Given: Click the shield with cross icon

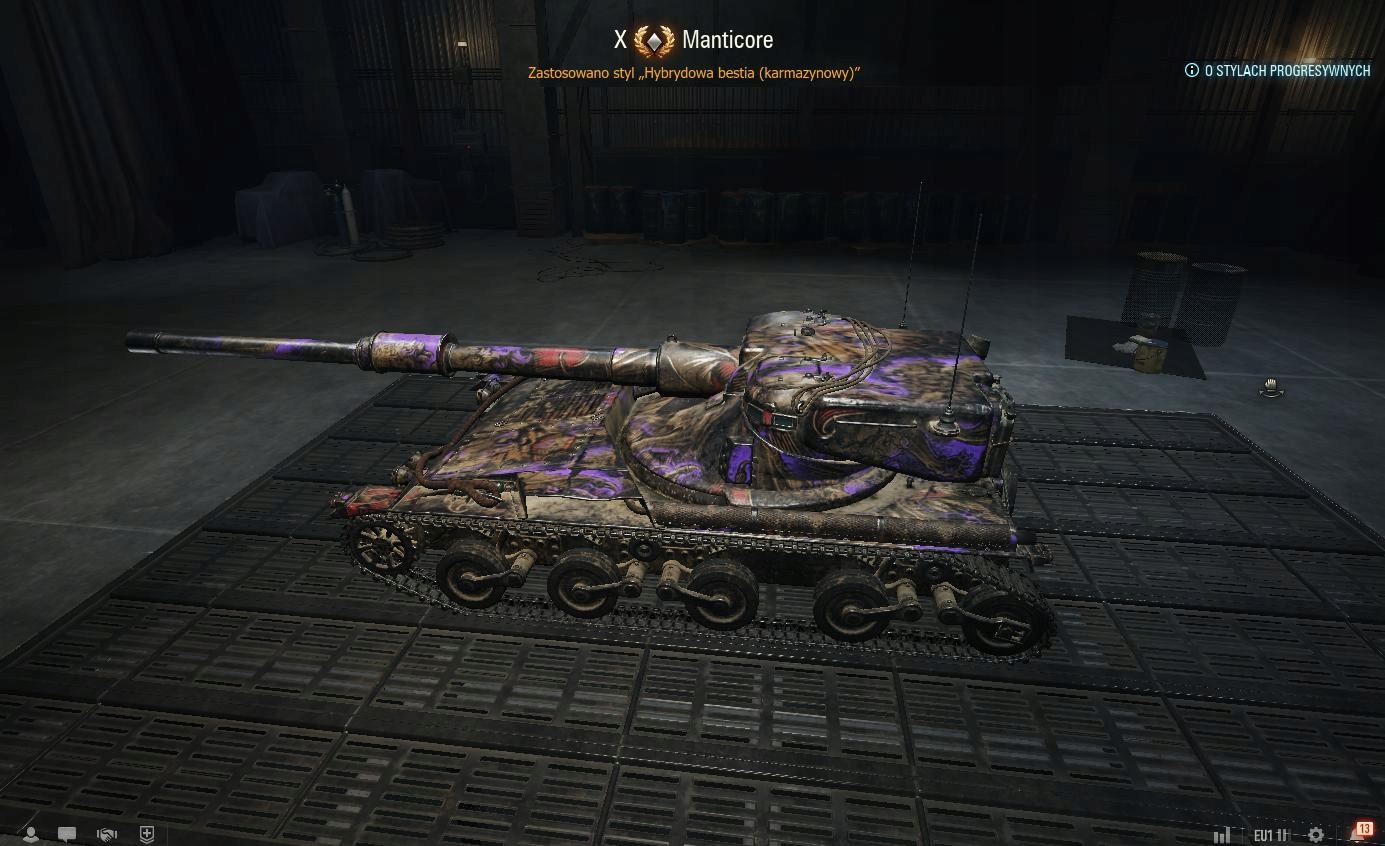Looking at the screenshot, I should click(147, 833).
